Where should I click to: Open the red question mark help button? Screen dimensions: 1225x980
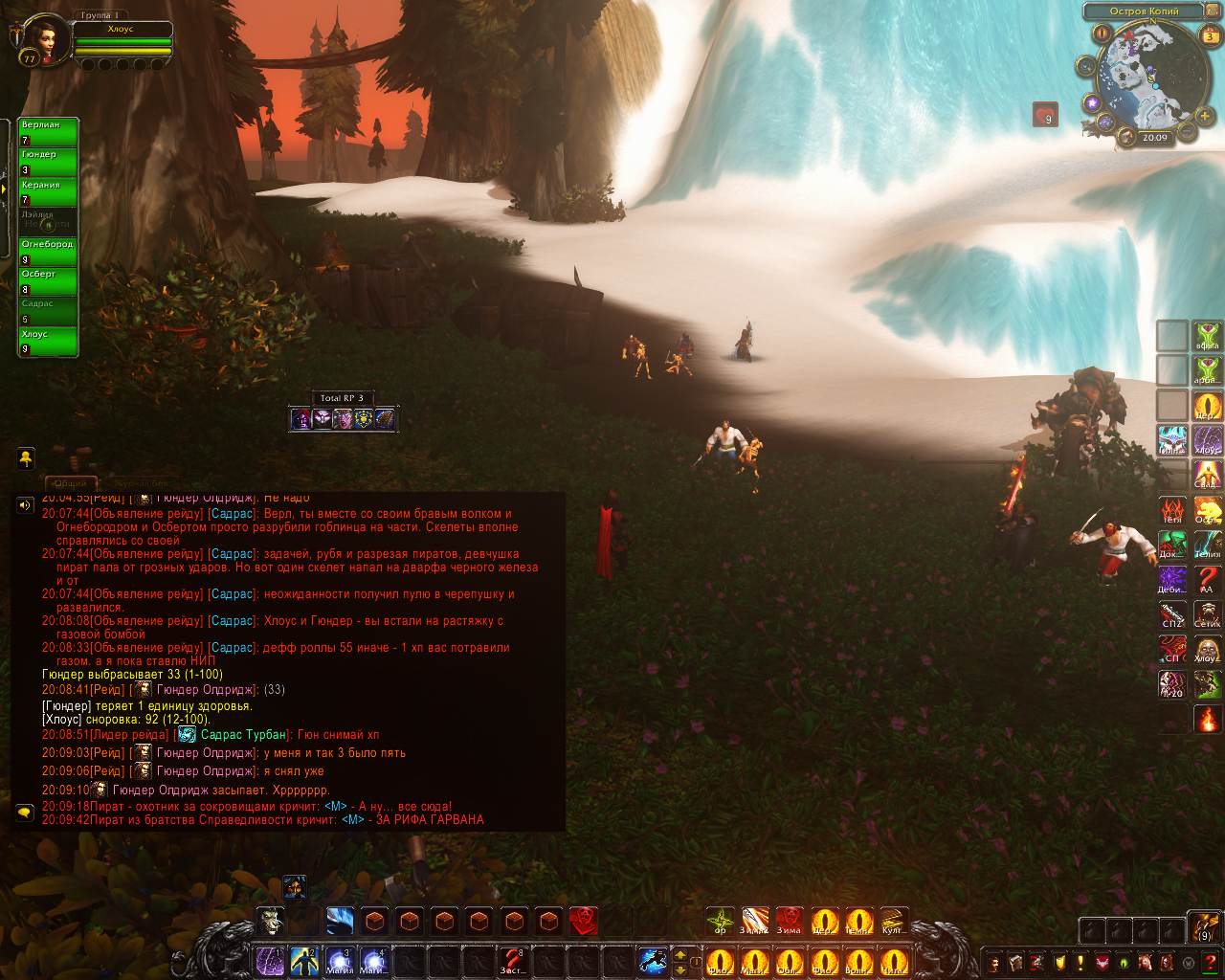click(1210, 962)
